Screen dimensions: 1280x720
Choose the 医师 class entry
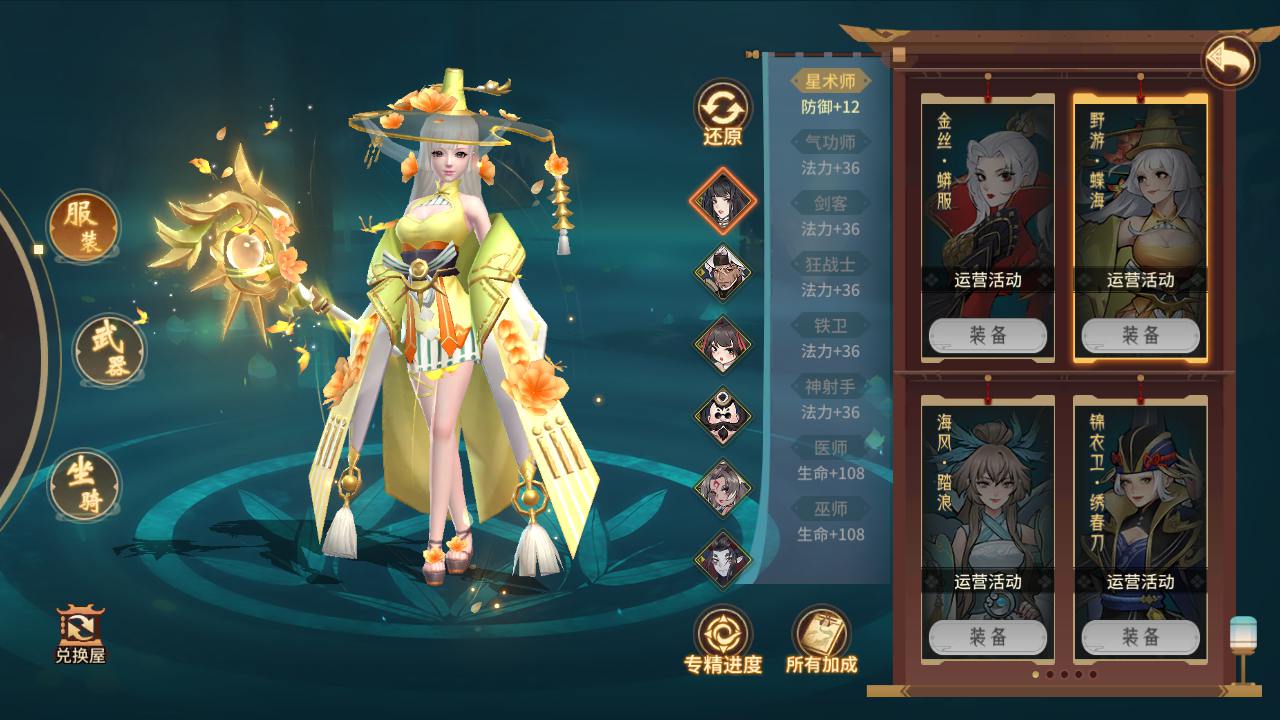tap(830, 448)
